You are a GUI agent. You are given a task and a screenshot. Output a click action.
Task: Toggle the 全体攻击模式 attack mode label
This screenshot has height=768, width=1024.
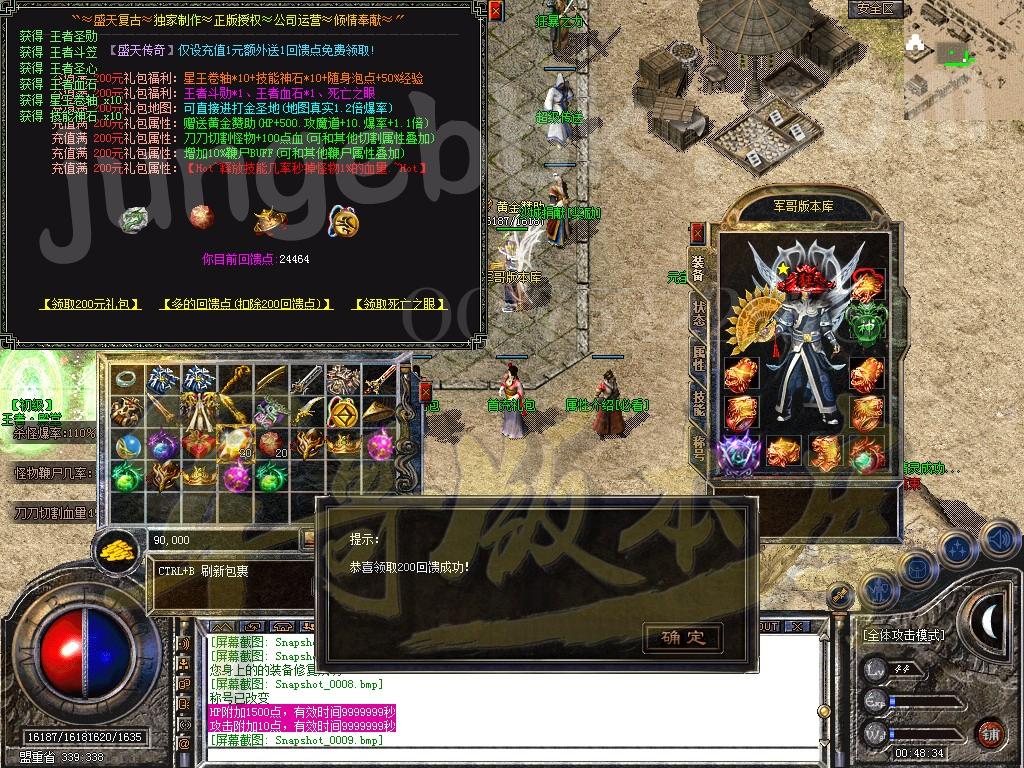903,635
